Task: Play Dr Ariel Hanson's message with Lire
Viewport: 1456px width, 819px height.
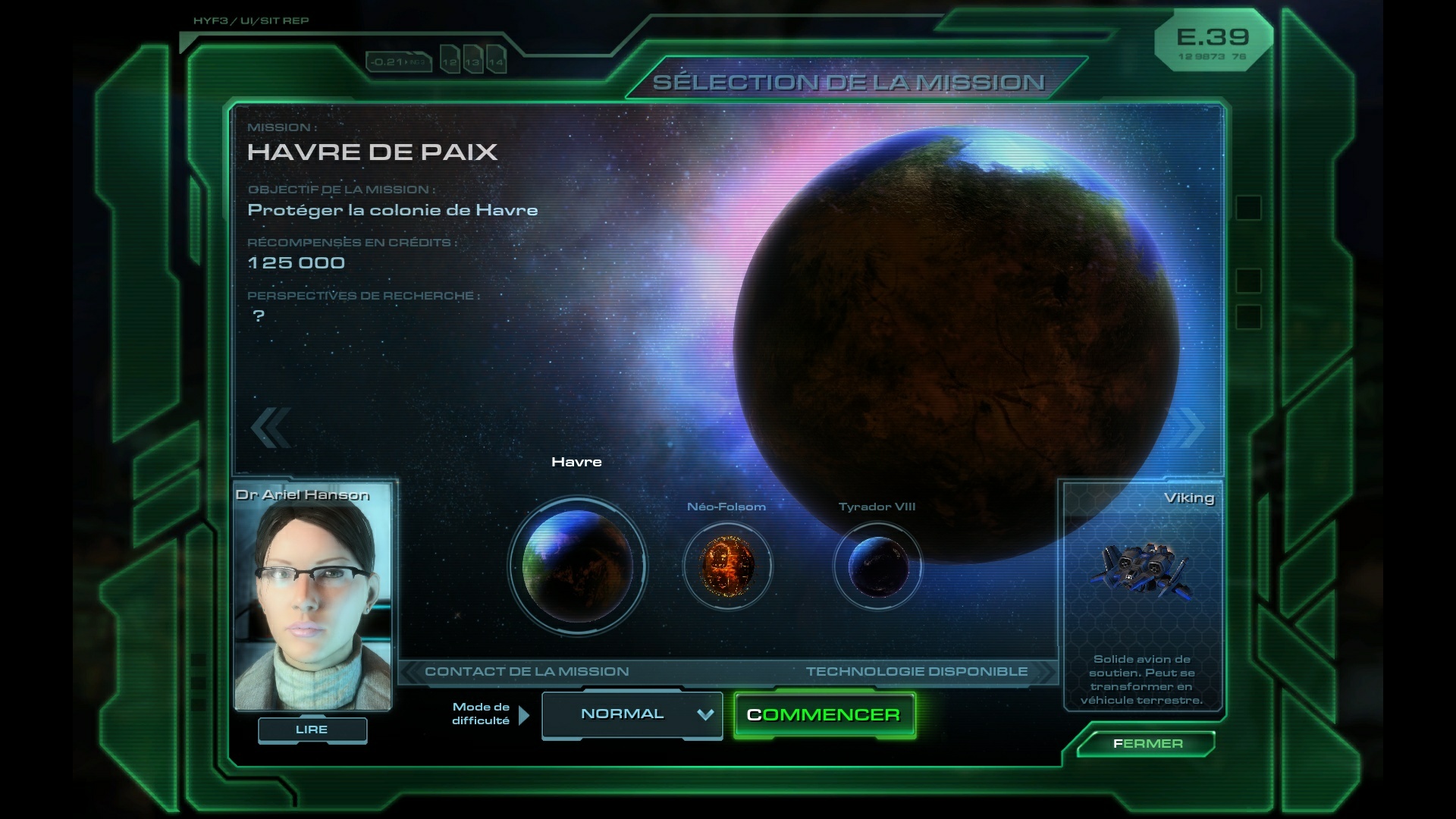Action: (312, 730)
